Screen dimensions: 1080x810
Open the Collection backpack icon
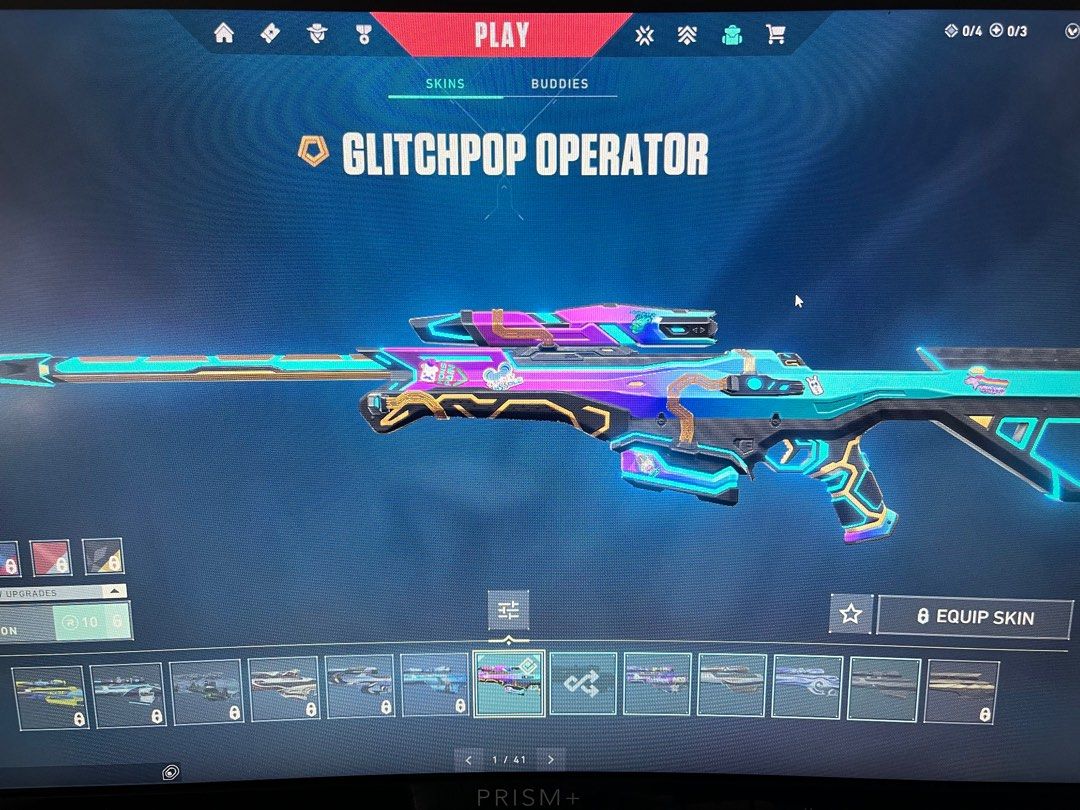point(731,35)
